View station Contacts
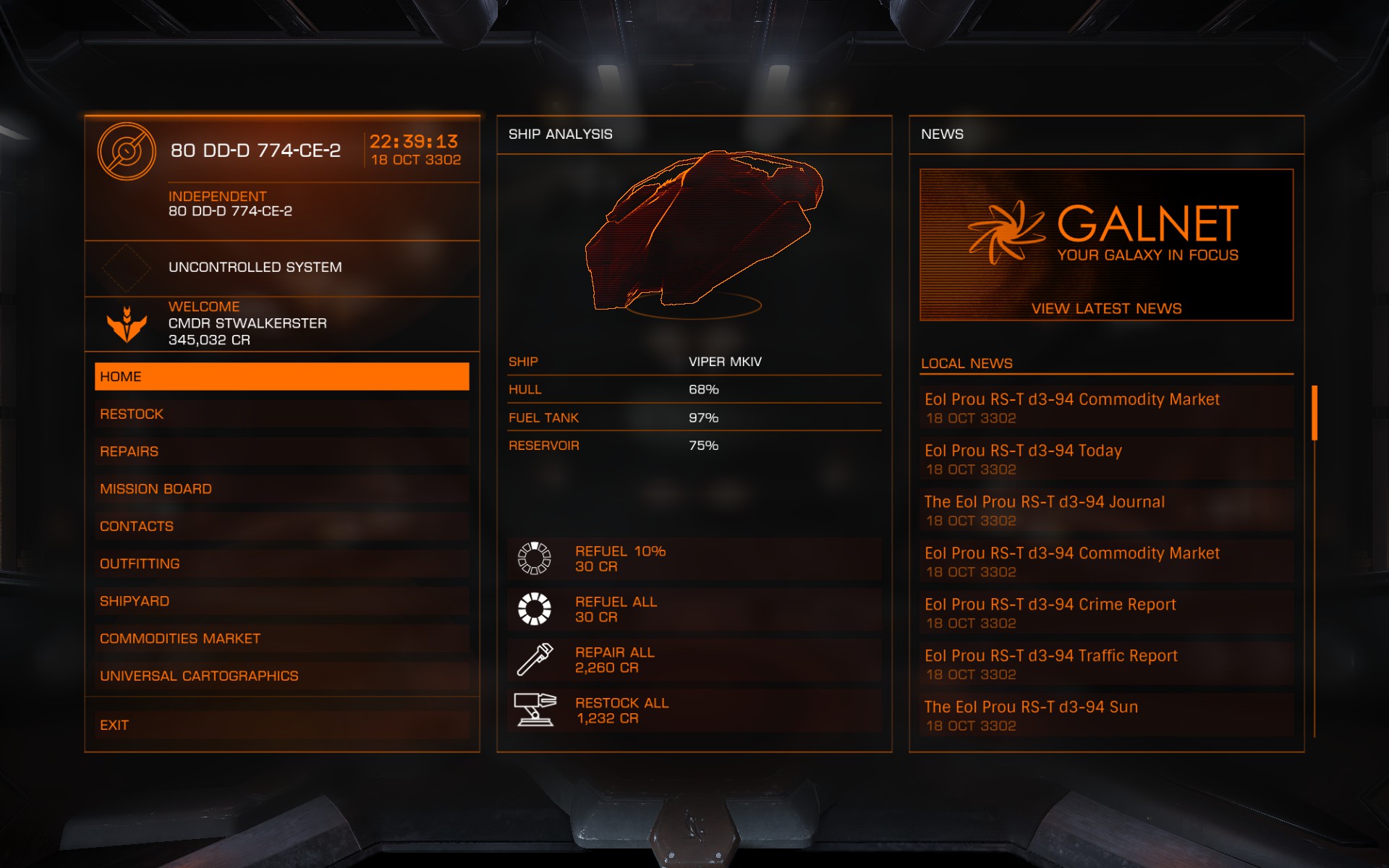 click(281, 527)
